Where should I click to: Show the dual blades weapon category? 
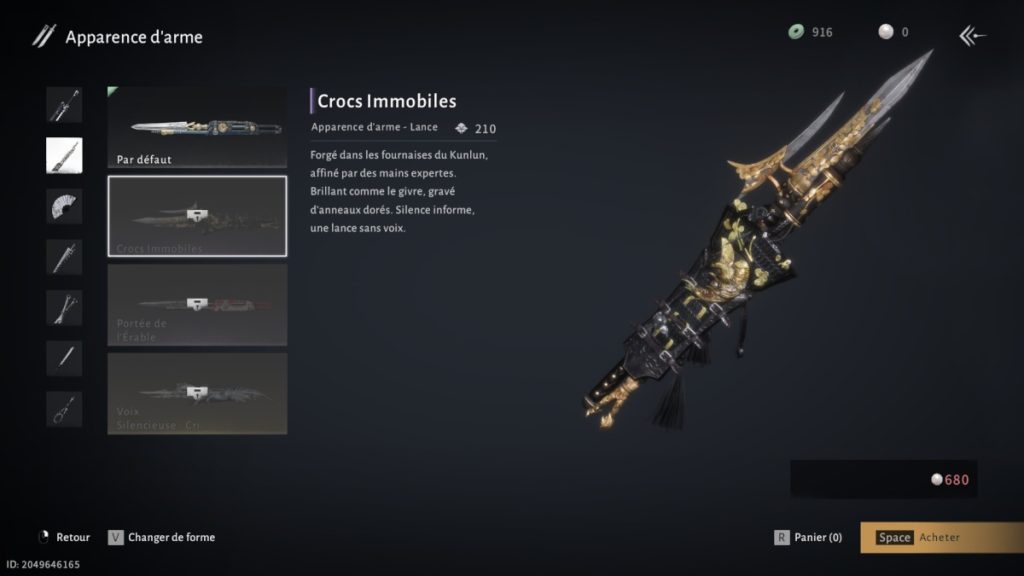point(64,308)
